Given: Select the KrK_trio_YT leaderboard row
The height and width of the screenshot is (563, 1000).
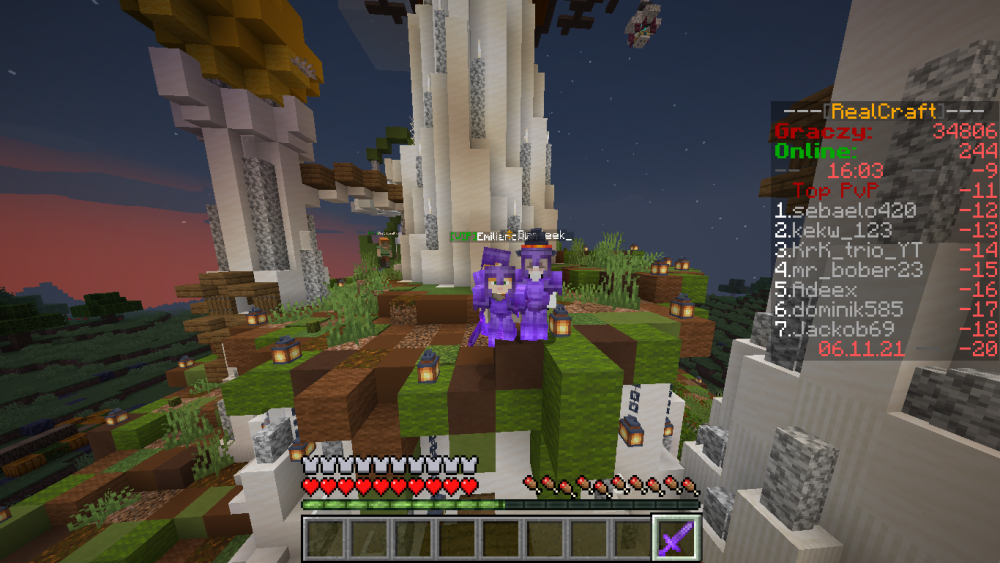Looking at the screenshot, I should pyautogui.click(x=850, y=250).
